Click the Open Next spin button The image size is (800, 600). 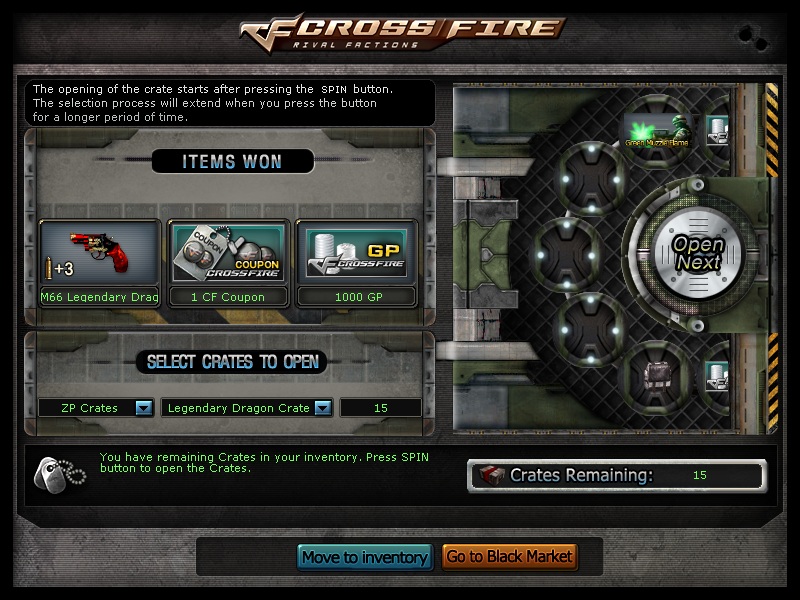[x=697, y=254]
